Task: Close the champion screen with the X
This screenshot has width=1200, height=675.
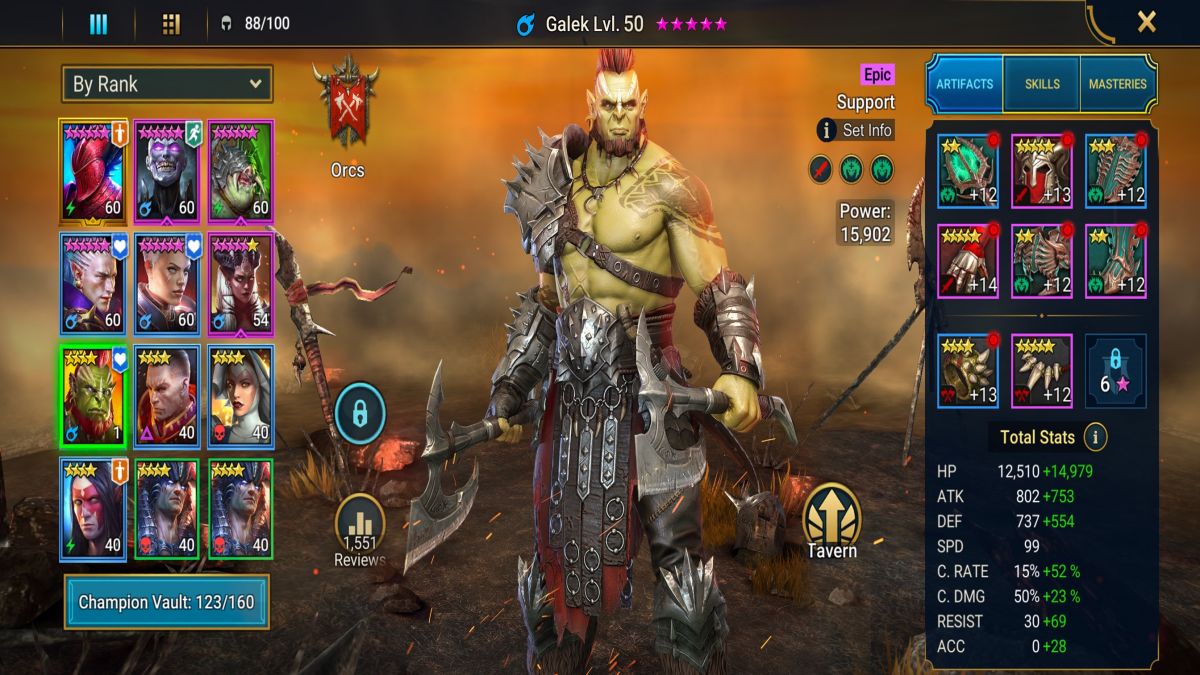Action: tap(1146, 22)
